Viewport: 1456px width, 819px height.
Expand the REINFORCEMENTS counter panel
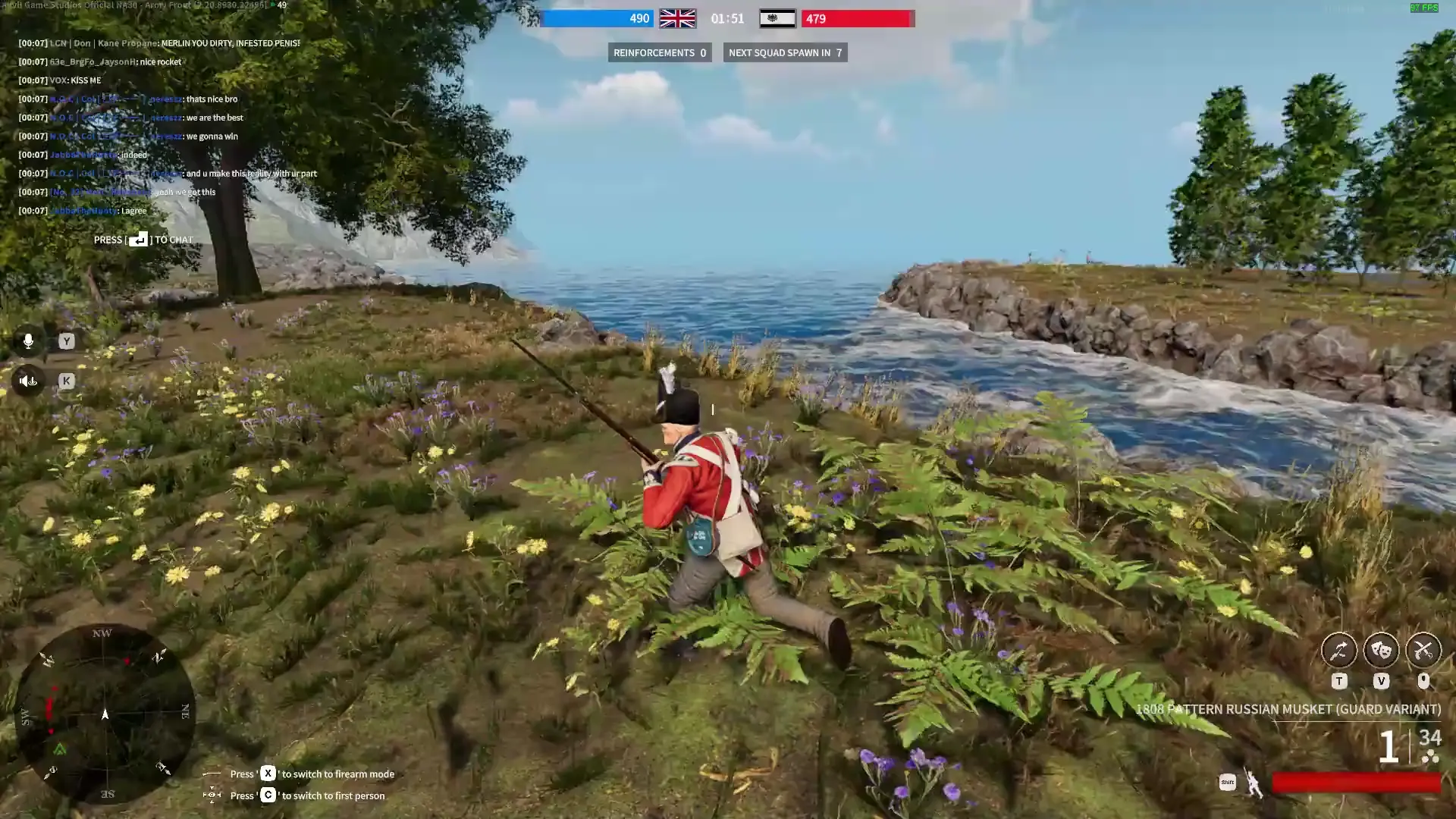[659, 52]
